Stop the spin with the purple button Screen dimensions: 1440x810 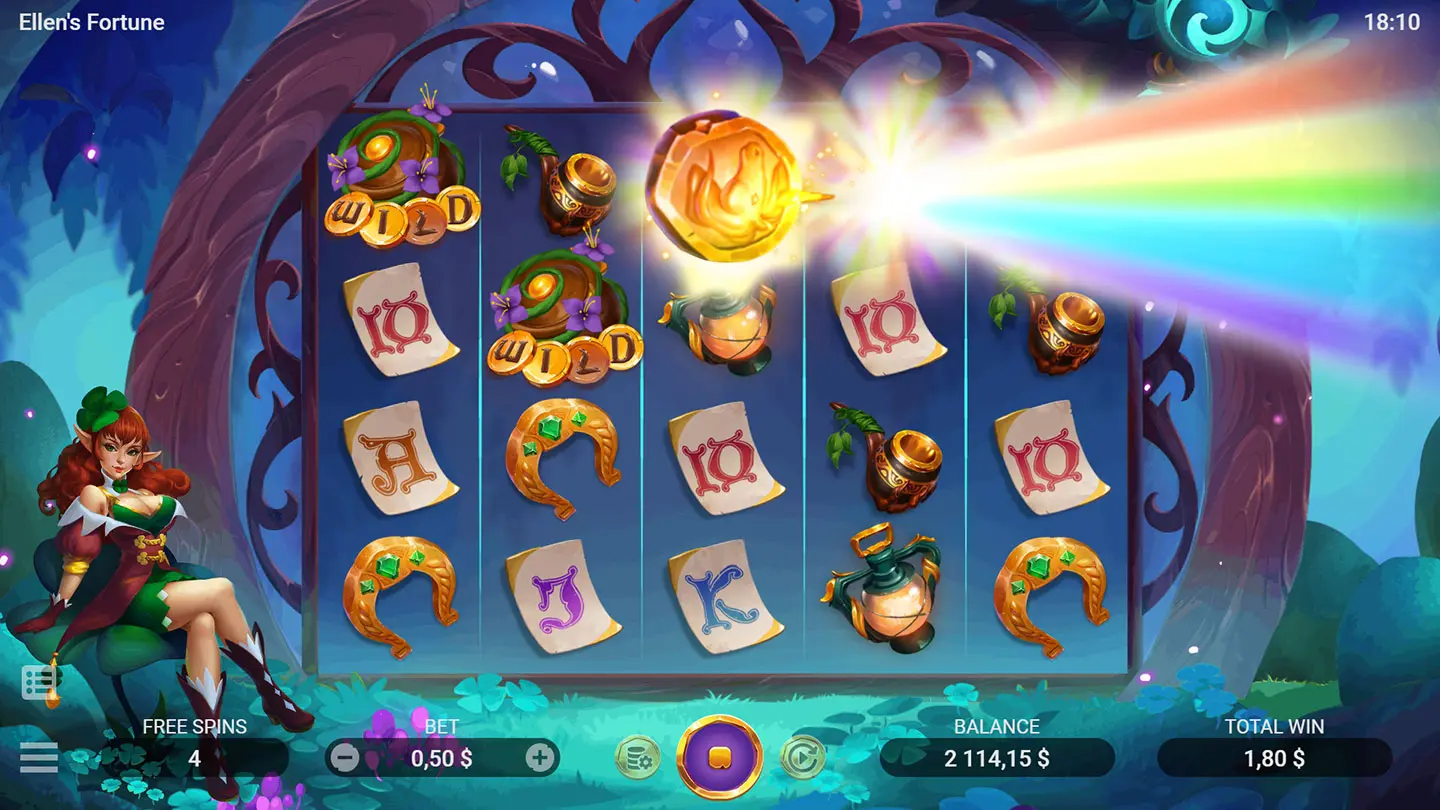pos(719,757)
